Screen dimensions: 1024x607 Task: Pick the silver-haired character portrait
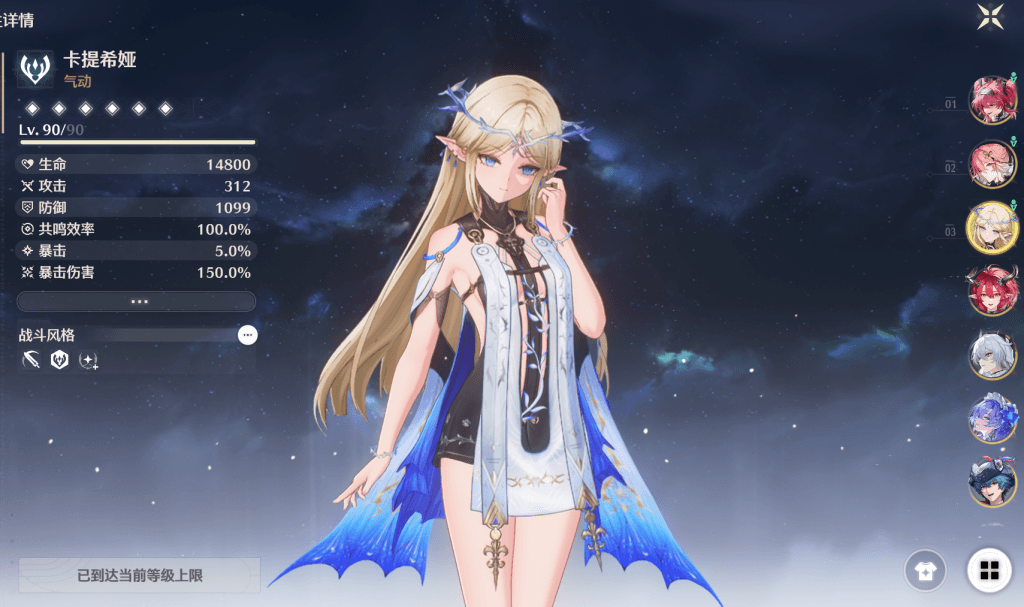coord(993,354)
